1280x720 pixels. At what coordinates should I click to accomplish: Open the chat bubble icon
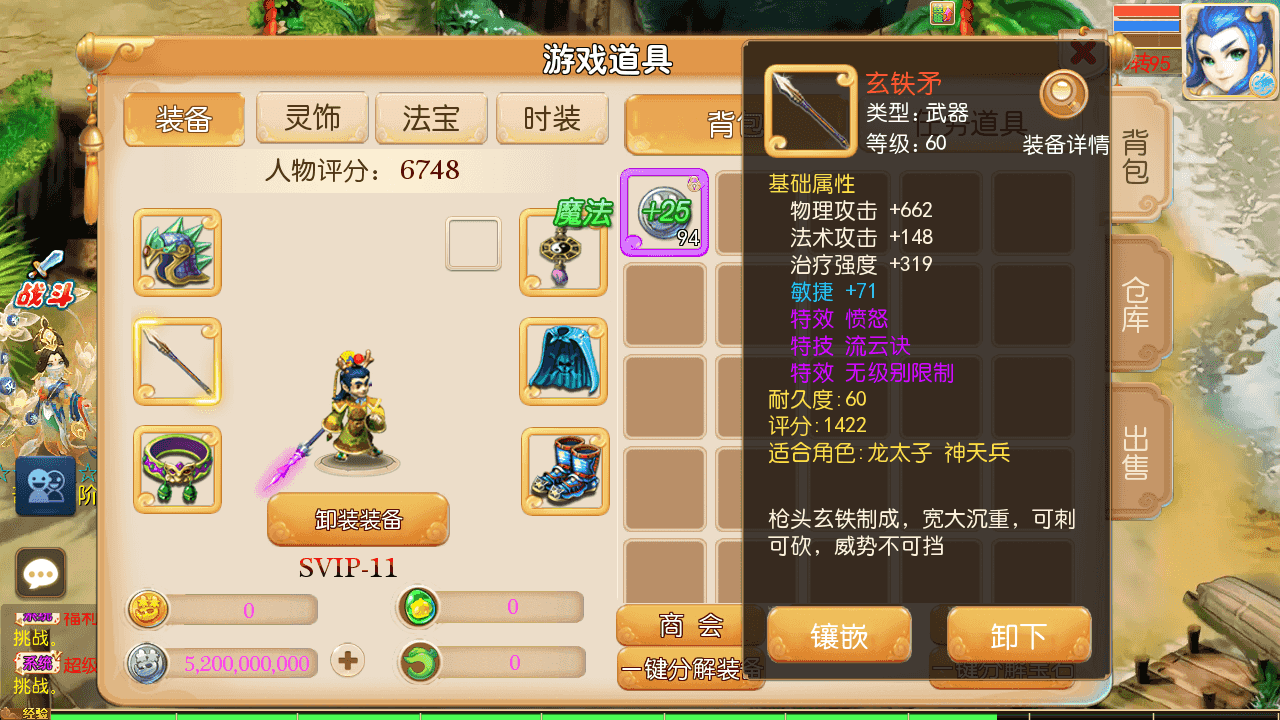(x=40, y=573)
